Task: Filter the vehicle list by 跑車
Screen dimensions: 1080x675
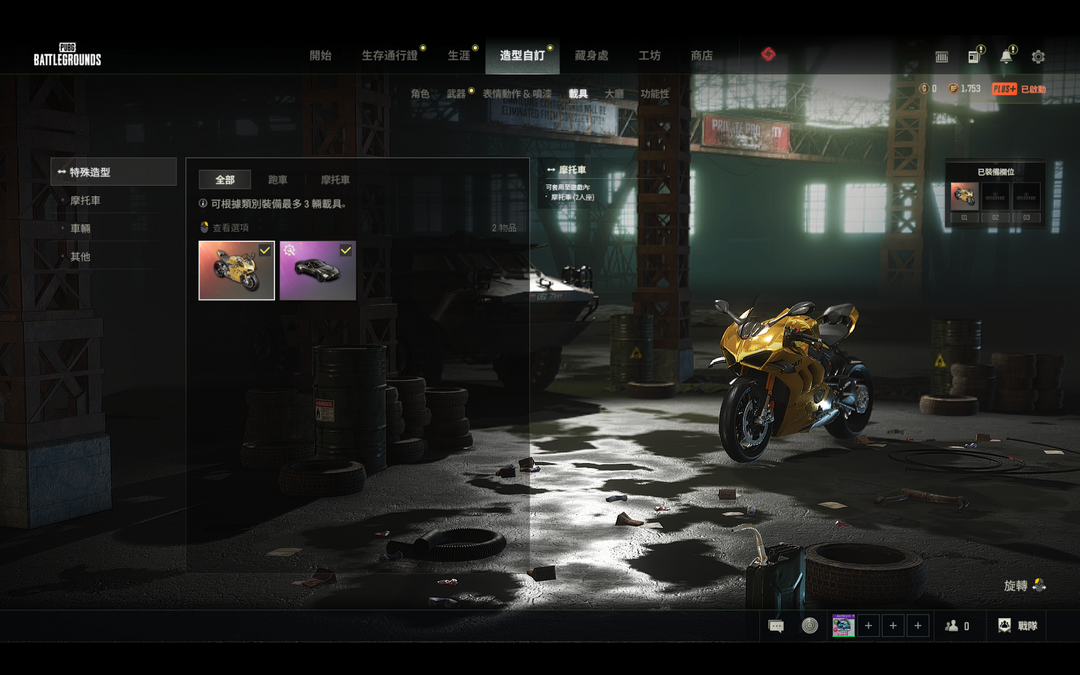Action: click(x=278, y=180)
